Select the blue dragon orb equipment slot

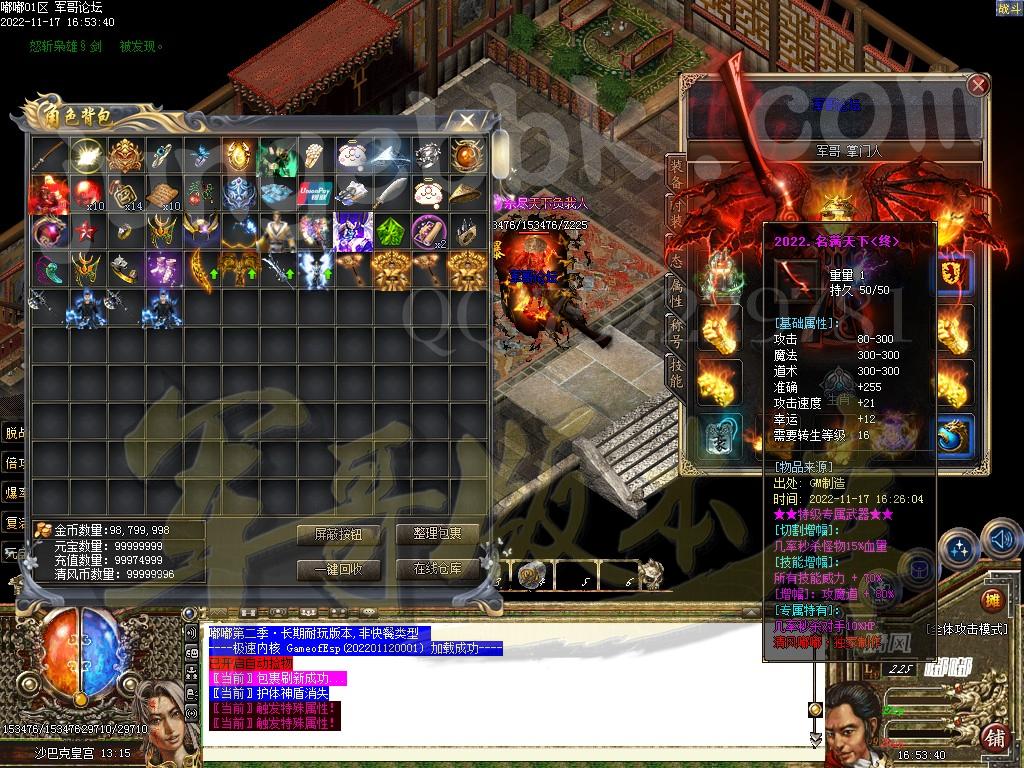(x=955, y=436)
